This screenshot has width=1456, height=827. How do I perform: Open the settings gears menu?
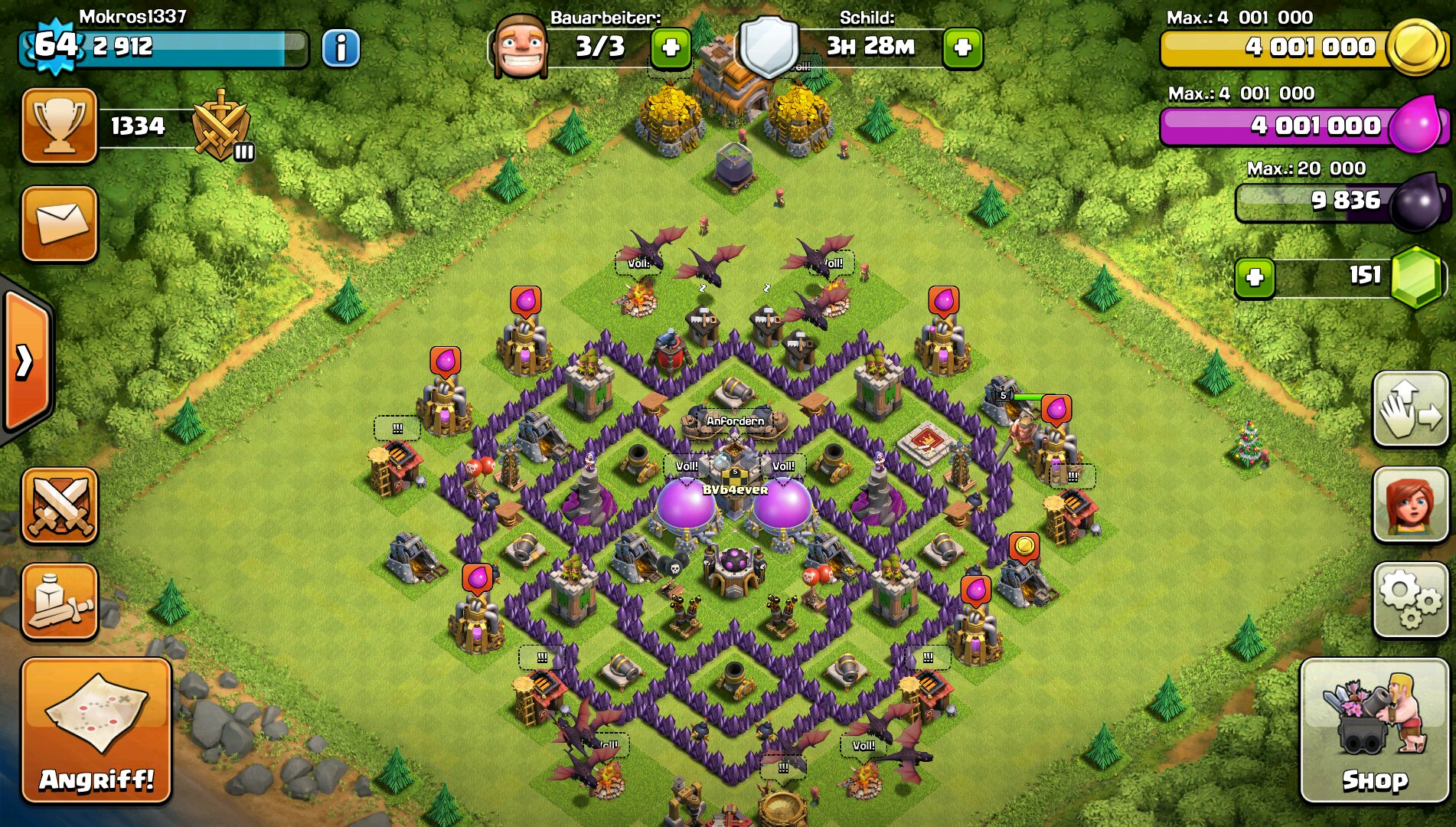click(1409, 600)
